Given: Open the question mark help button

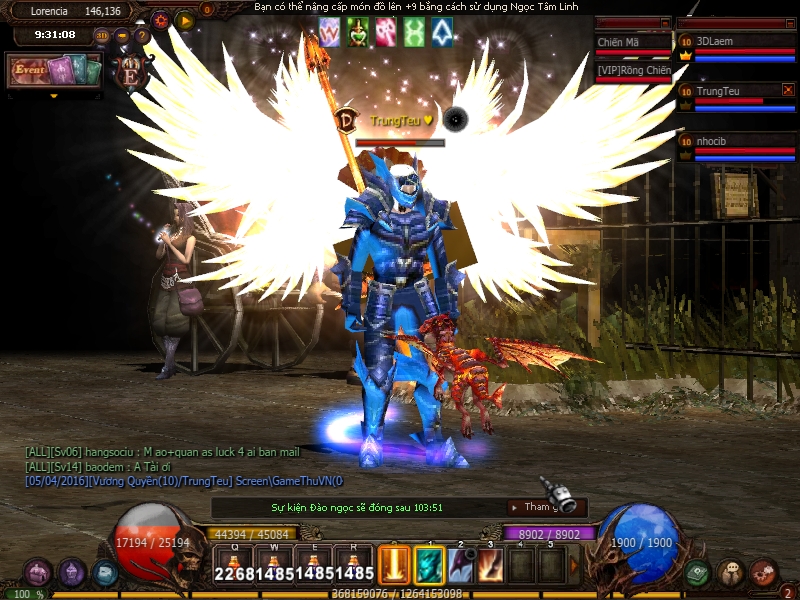Looking at the screenshot, I should coord(141,36).
